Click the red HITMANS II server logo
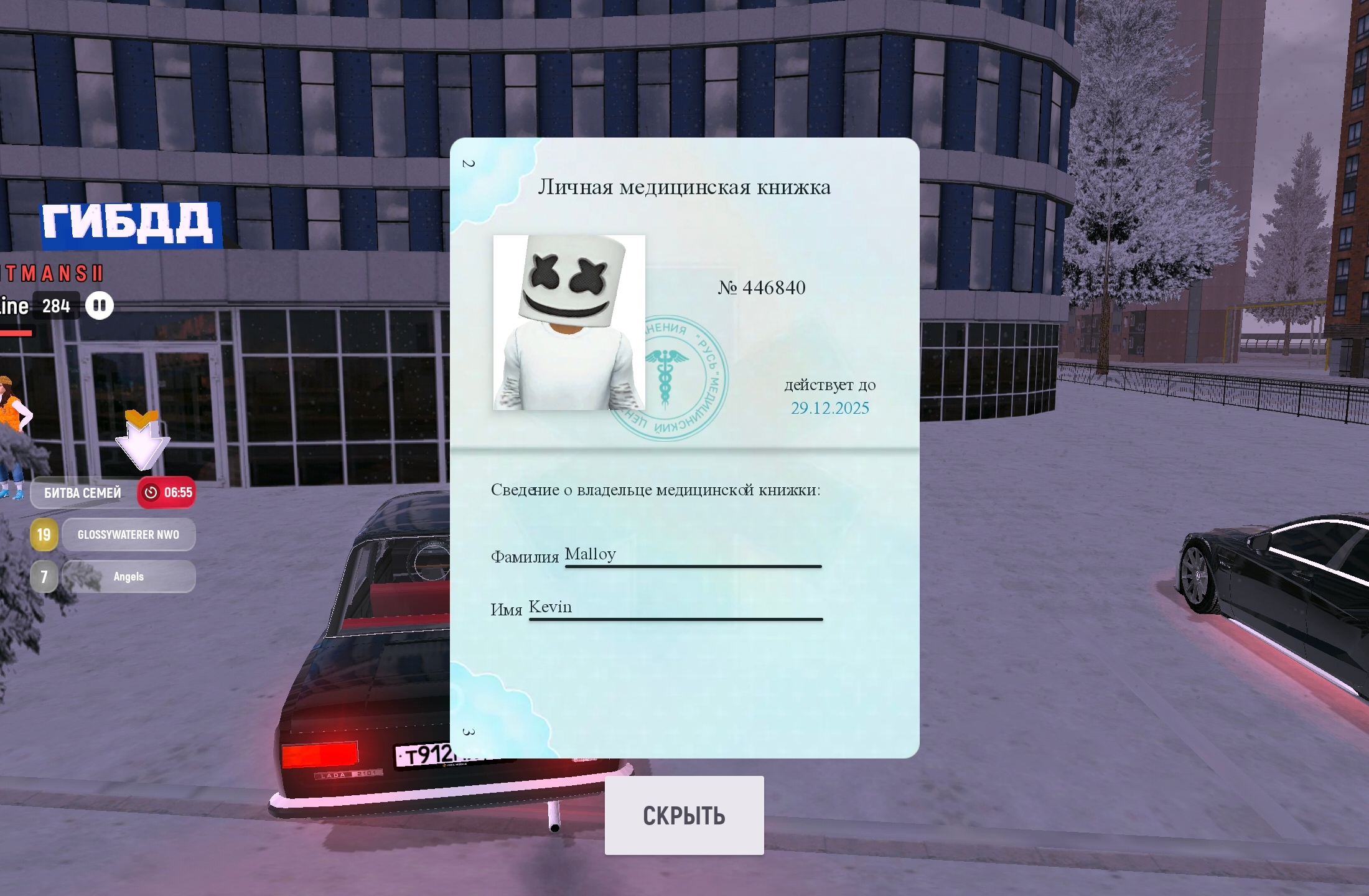Image resolution: width=1369 pixels, height=896 pixels. point(50,274)
